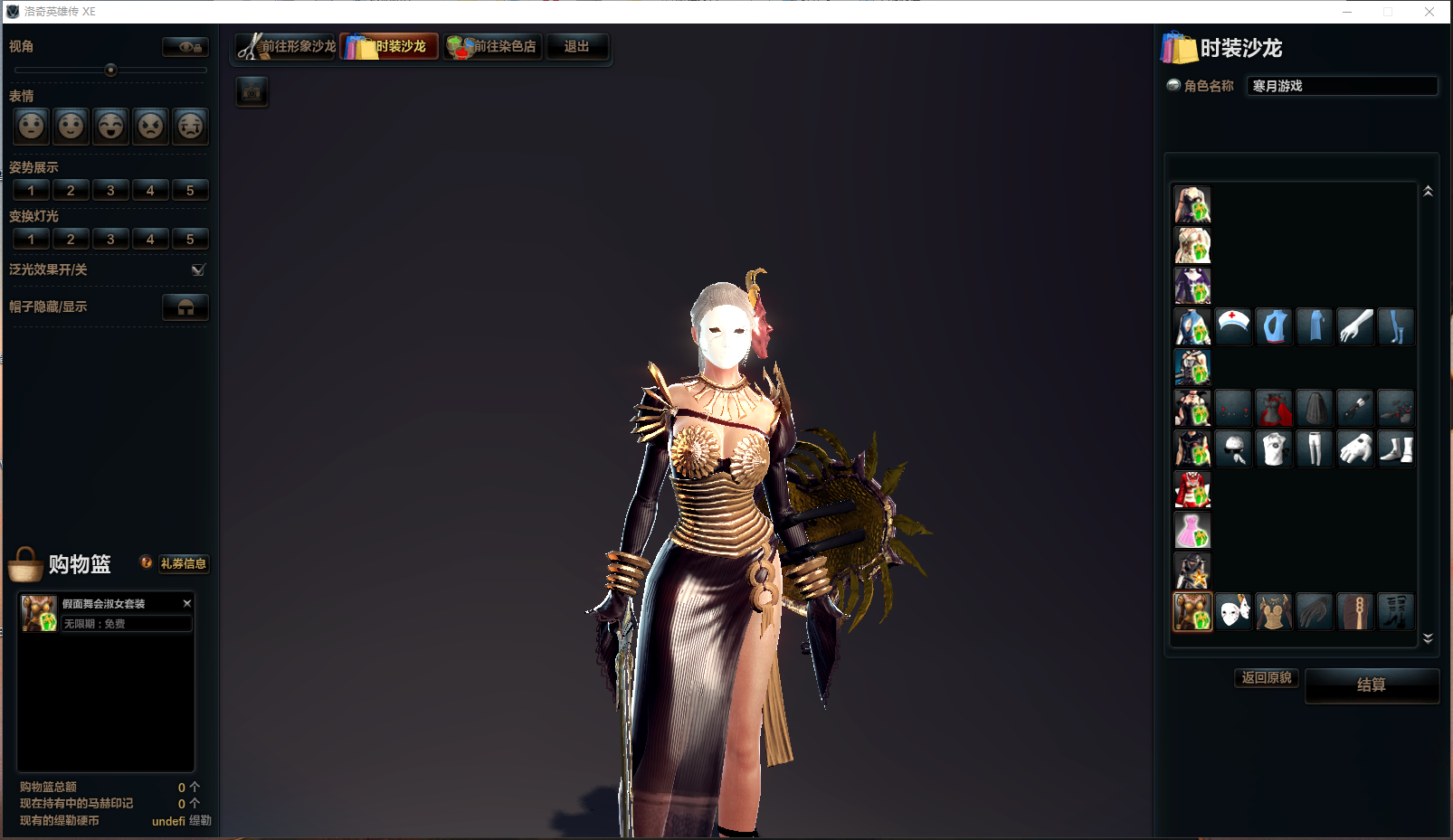Restore original look with 返回原貌
This screenshot has width=1453, height=840.
(x=1266, y=678)
